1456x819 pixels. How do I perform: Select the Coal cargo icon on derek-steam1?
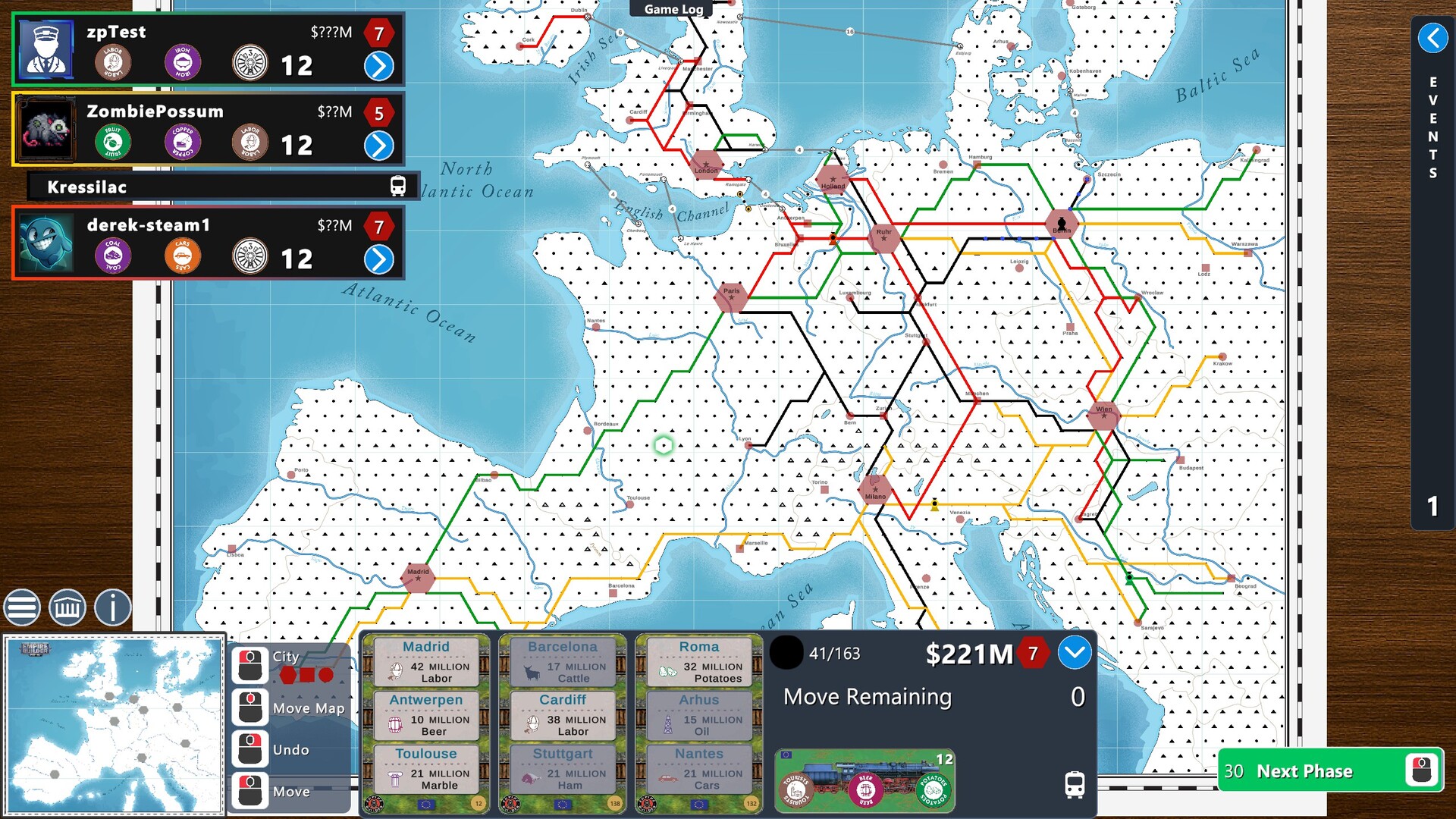tap(112, 256)
